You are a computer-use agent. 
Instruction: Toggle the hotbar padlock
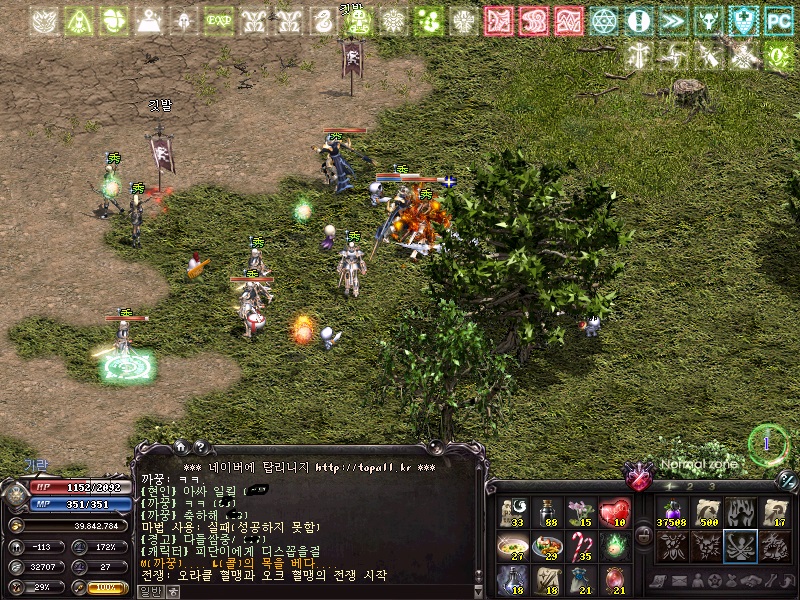tap(645, 536)
